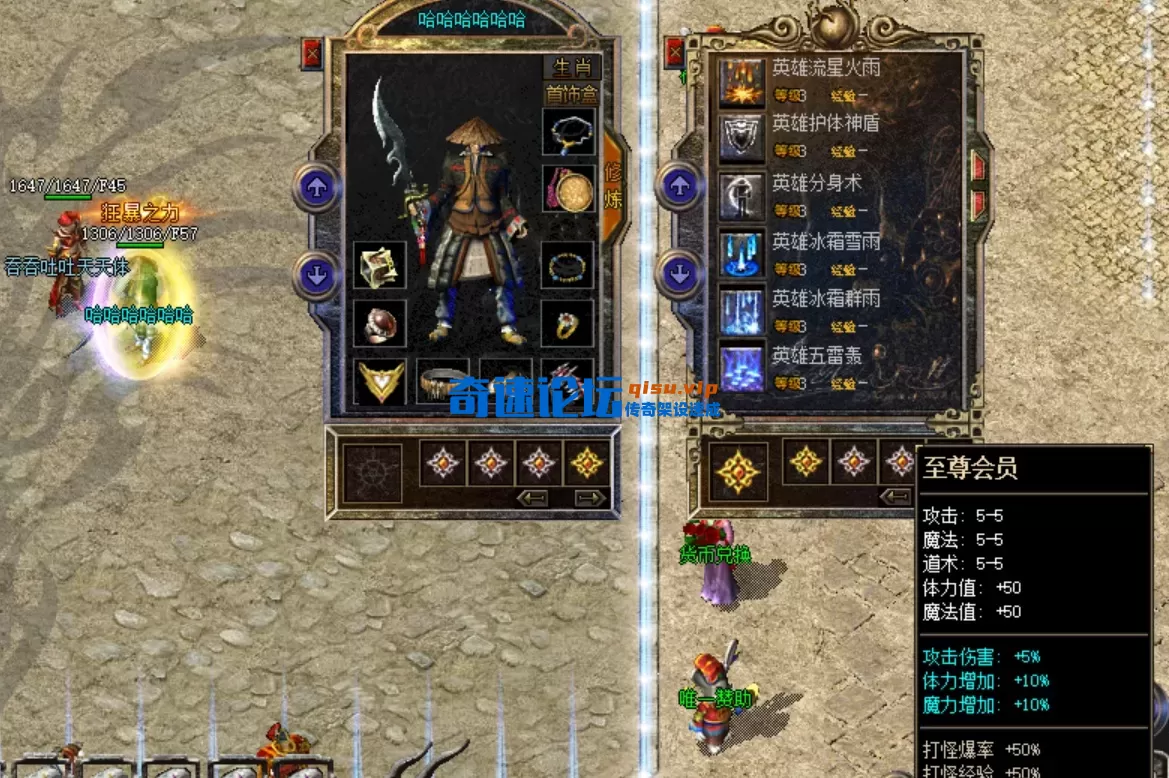
Task: Click the equipment panel's blue up arrow
Action: pyautogui.click(x=317, y=187)
